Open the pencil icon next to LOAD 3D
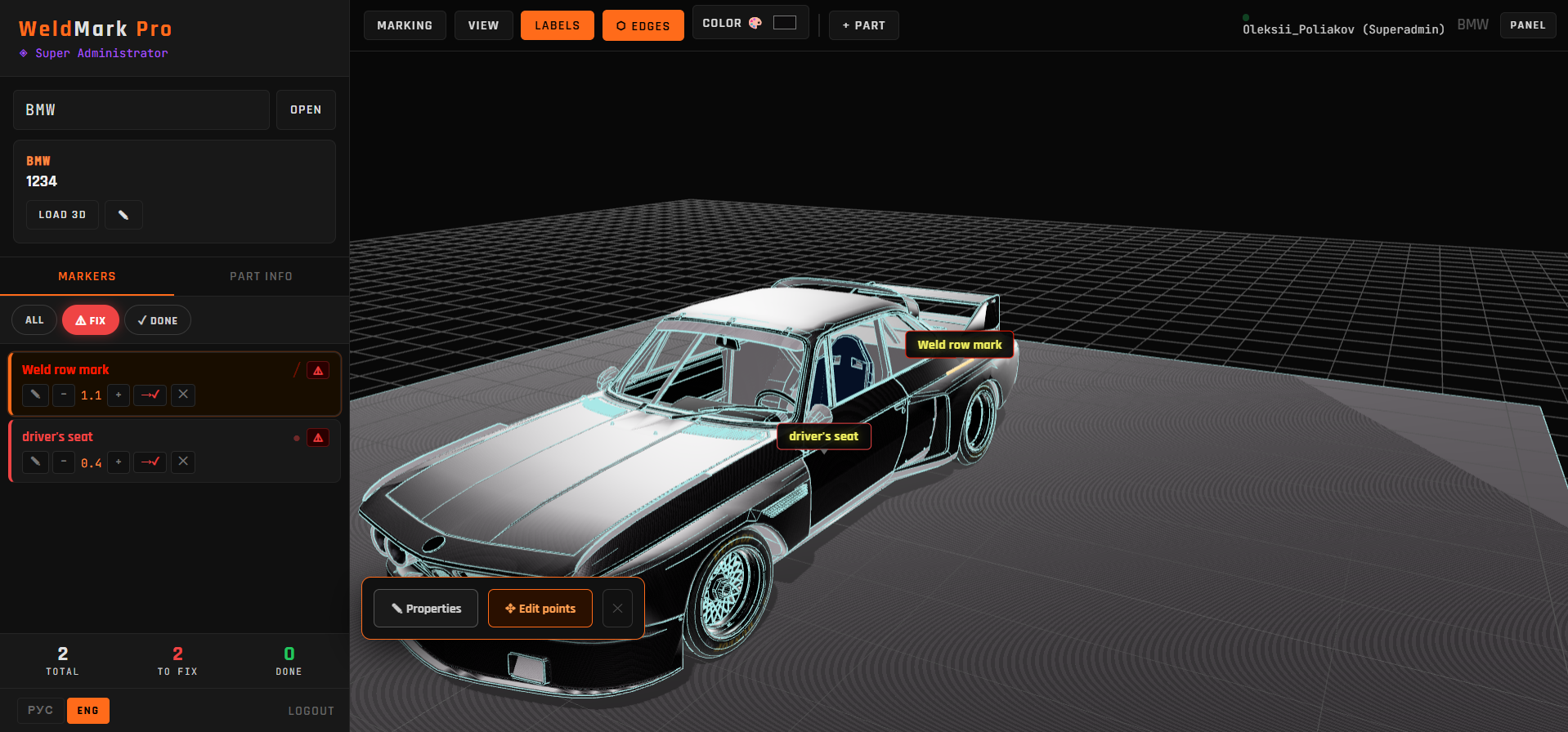The width and height of the screenshot is (1568, 732). point(123,214)
